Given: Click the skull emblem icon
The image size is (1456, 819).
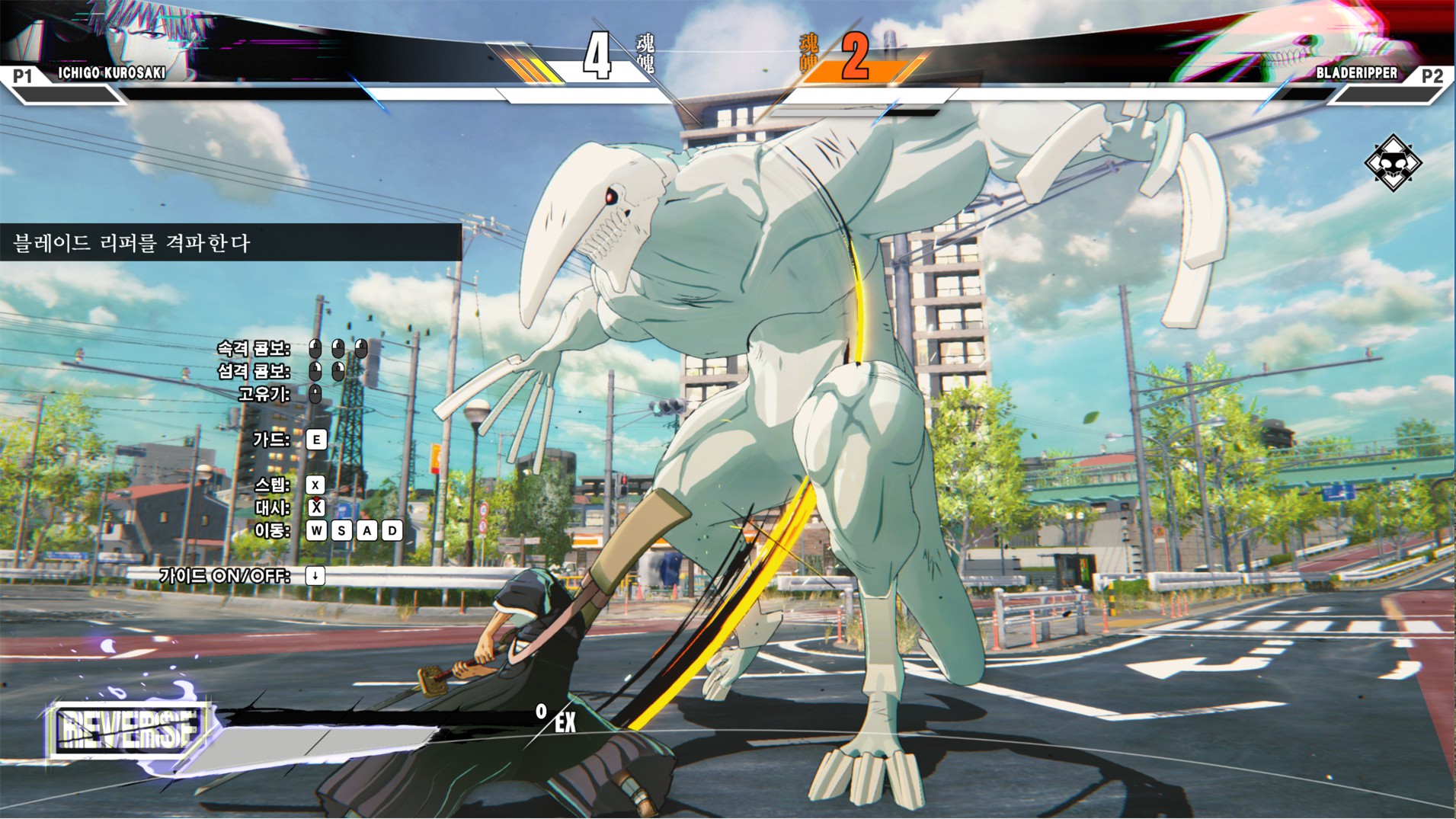Looking at the screenshot, I should tap(1392, 163).
